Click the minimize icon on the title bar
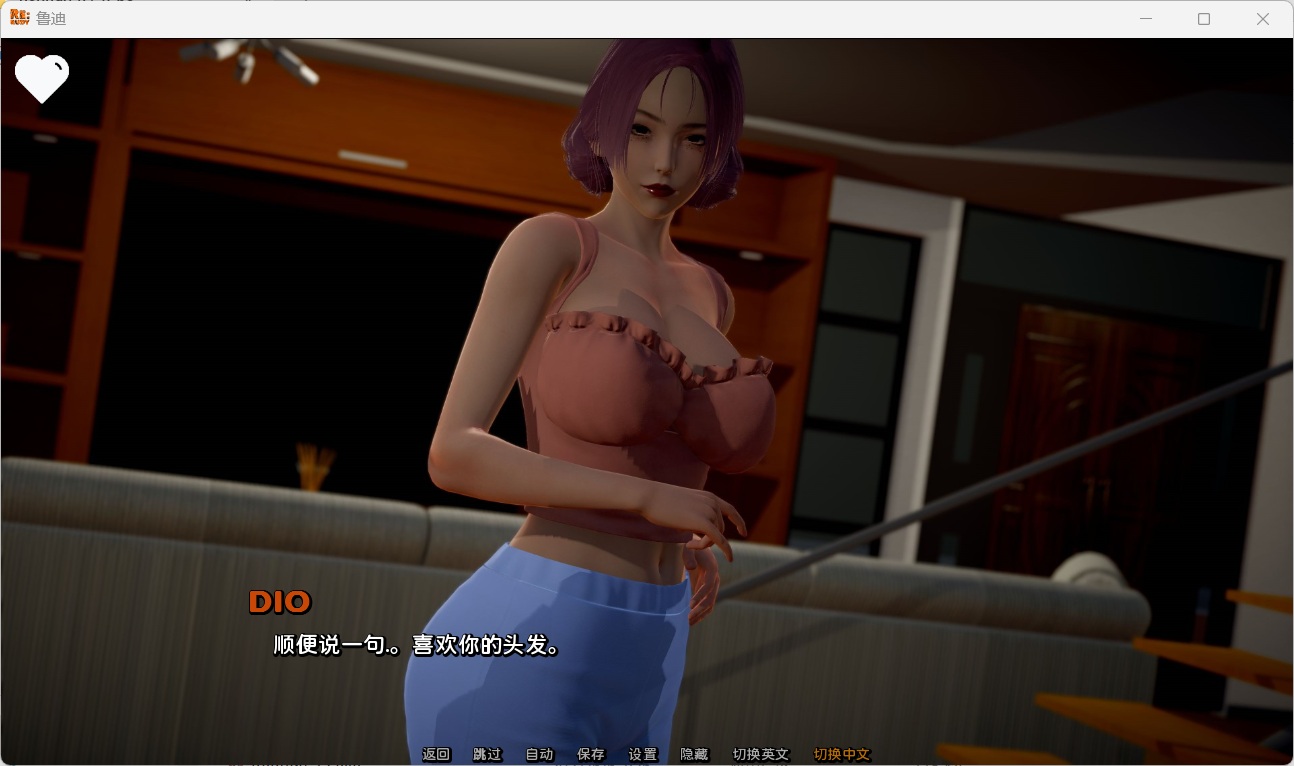The width and height of the screenshot is (1294, 766). coord(1146,19)
